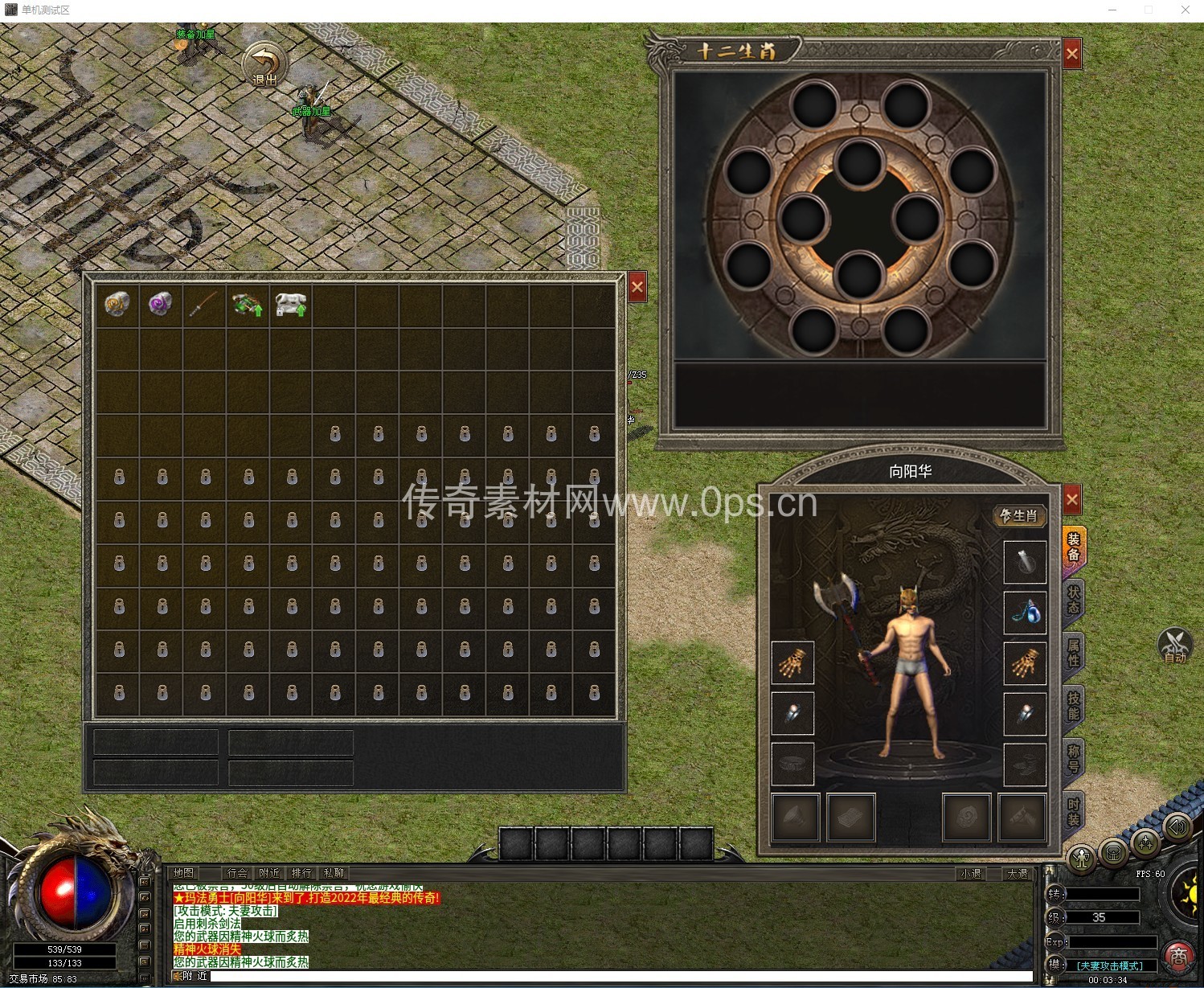Click the 退出 exit arrow button
This screenshot has width=1204, height=988.
click(x=264, y=64)
